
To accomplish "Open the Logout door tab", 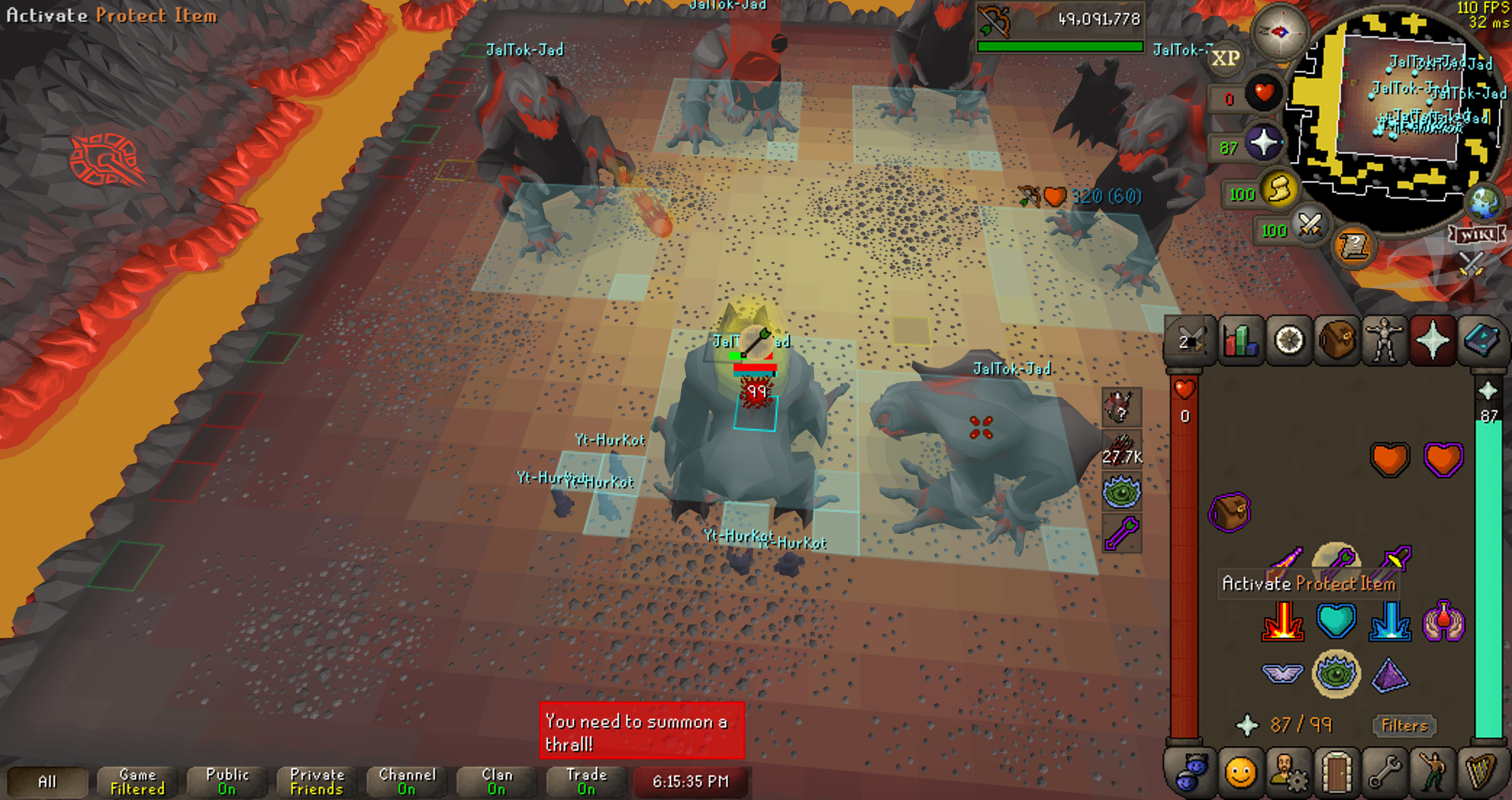I will (1336, 772).
